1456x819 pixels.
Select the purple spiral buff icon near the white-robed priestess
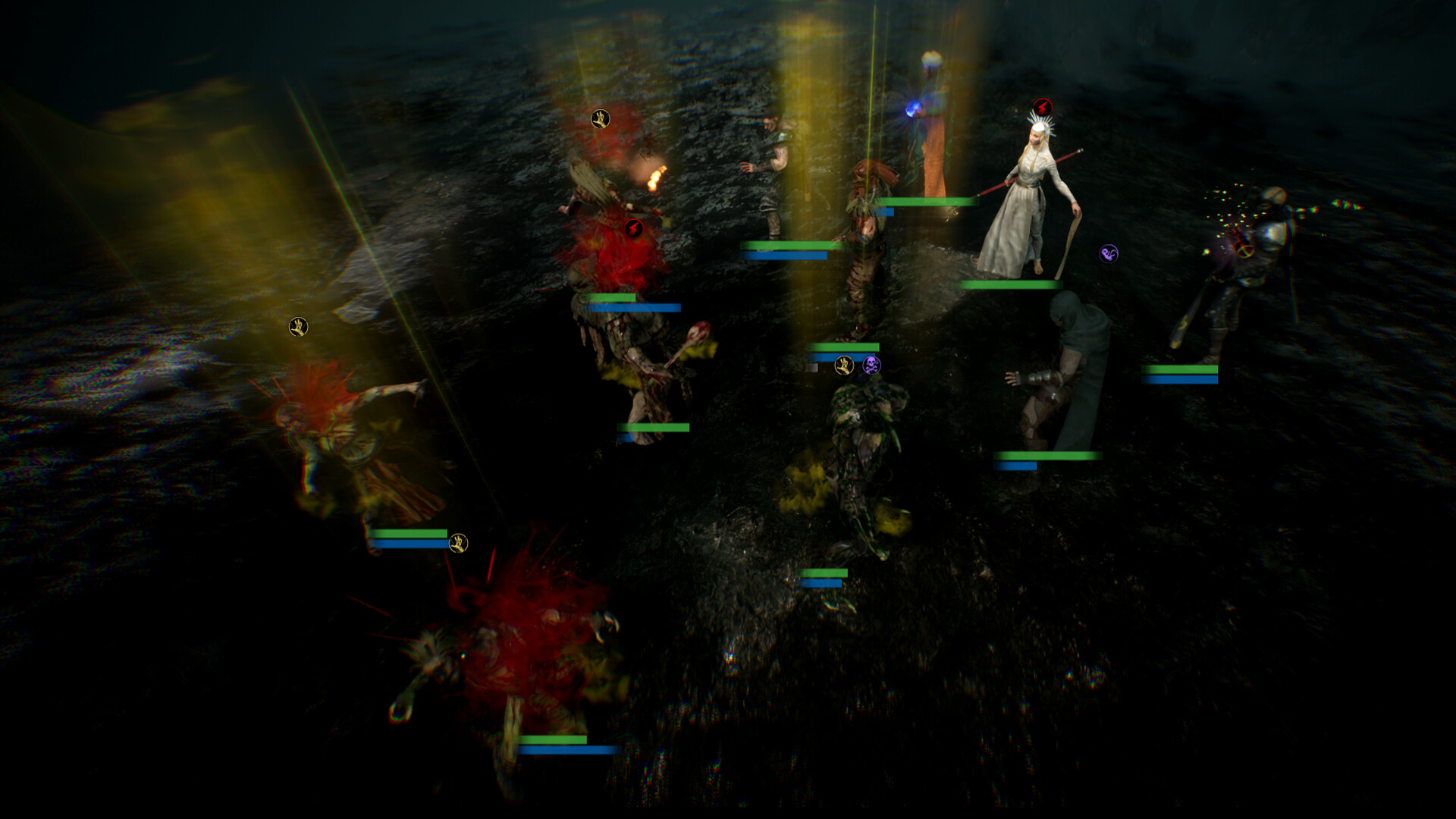coord(1106,254)
